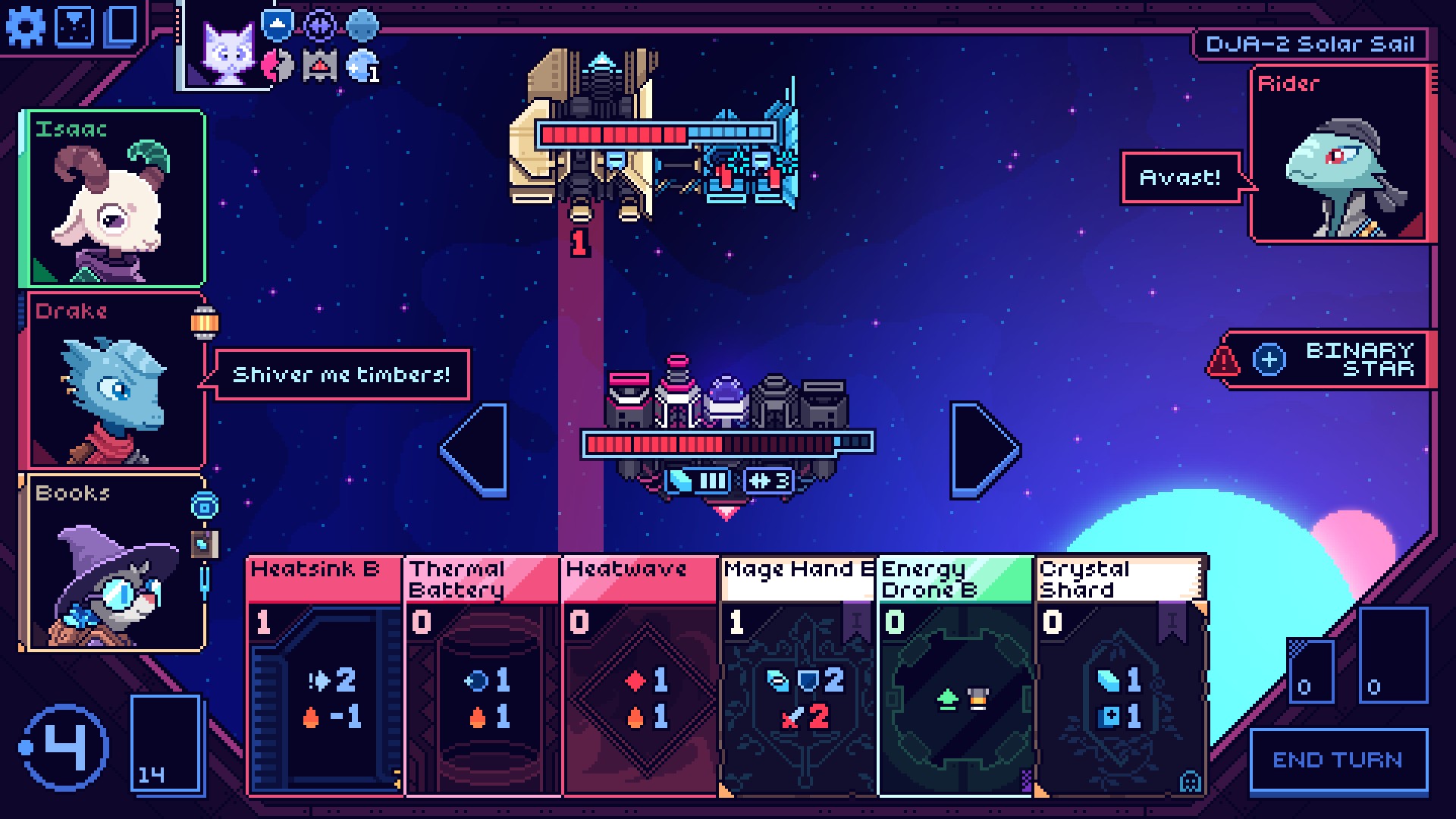Screen dimensions: 1456x819
Task: Select the Thermal Battery card
Action: click(x=482, y=676)
